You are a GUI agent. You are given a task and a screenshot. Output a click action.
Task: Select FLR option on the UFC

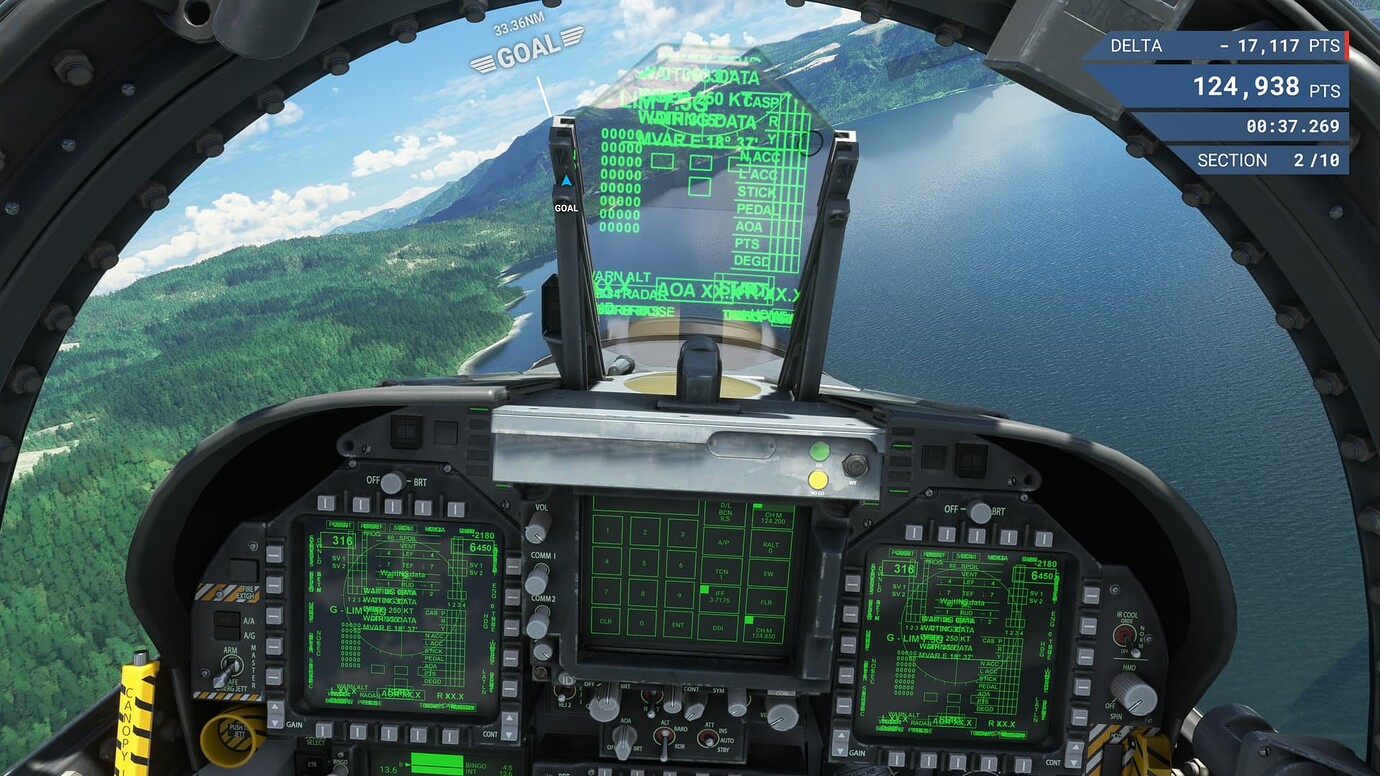click(x=769, y=602)
